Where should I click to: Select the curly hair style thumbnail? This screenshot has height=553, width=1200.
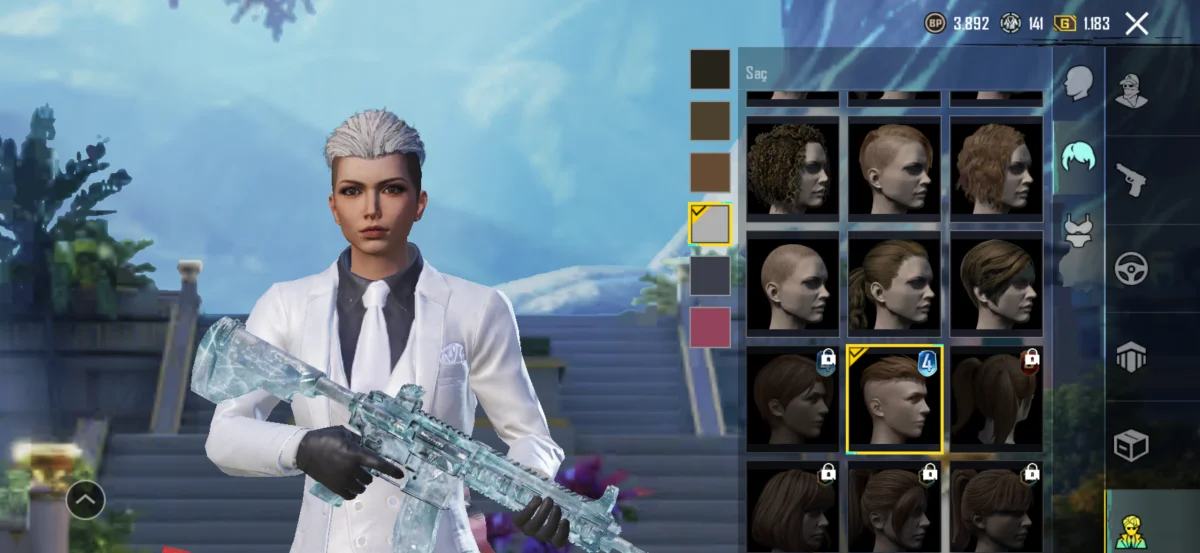(793, 167)
